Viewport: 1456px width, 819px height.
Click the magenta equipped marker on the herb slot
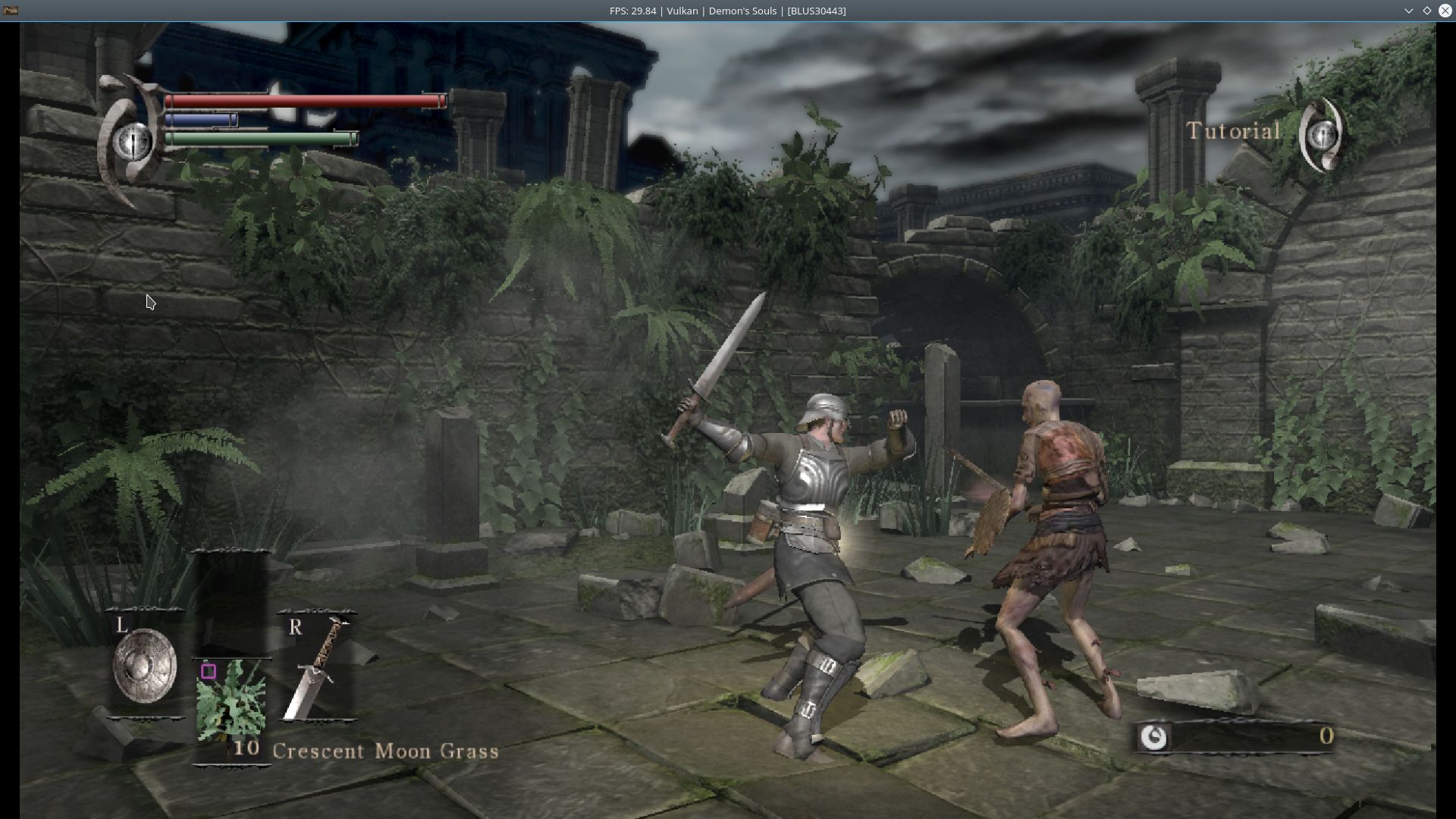tap(209, 670)
